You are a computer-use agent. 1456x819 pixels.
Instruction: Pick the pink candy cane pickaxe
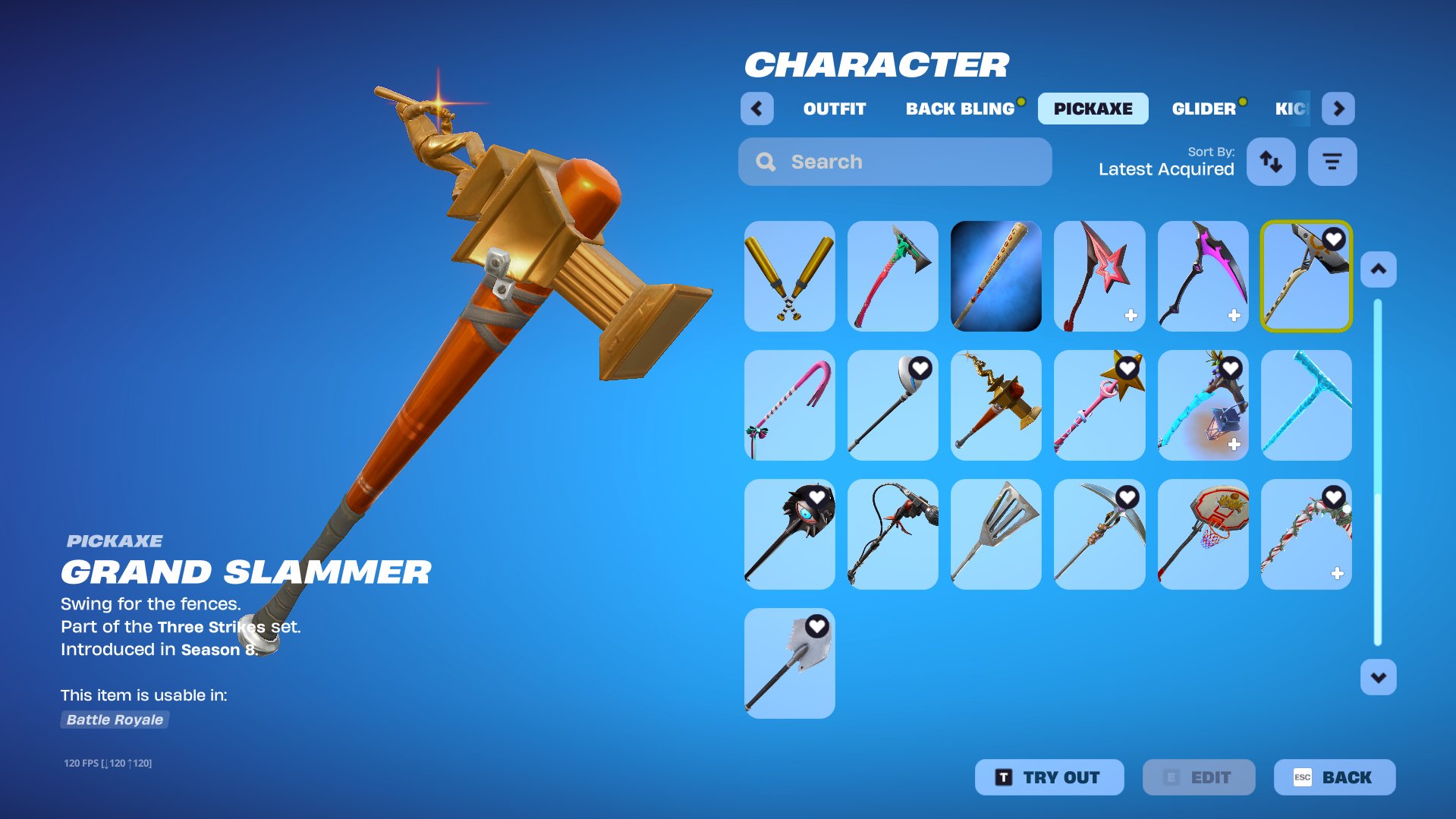coord(789,405)
